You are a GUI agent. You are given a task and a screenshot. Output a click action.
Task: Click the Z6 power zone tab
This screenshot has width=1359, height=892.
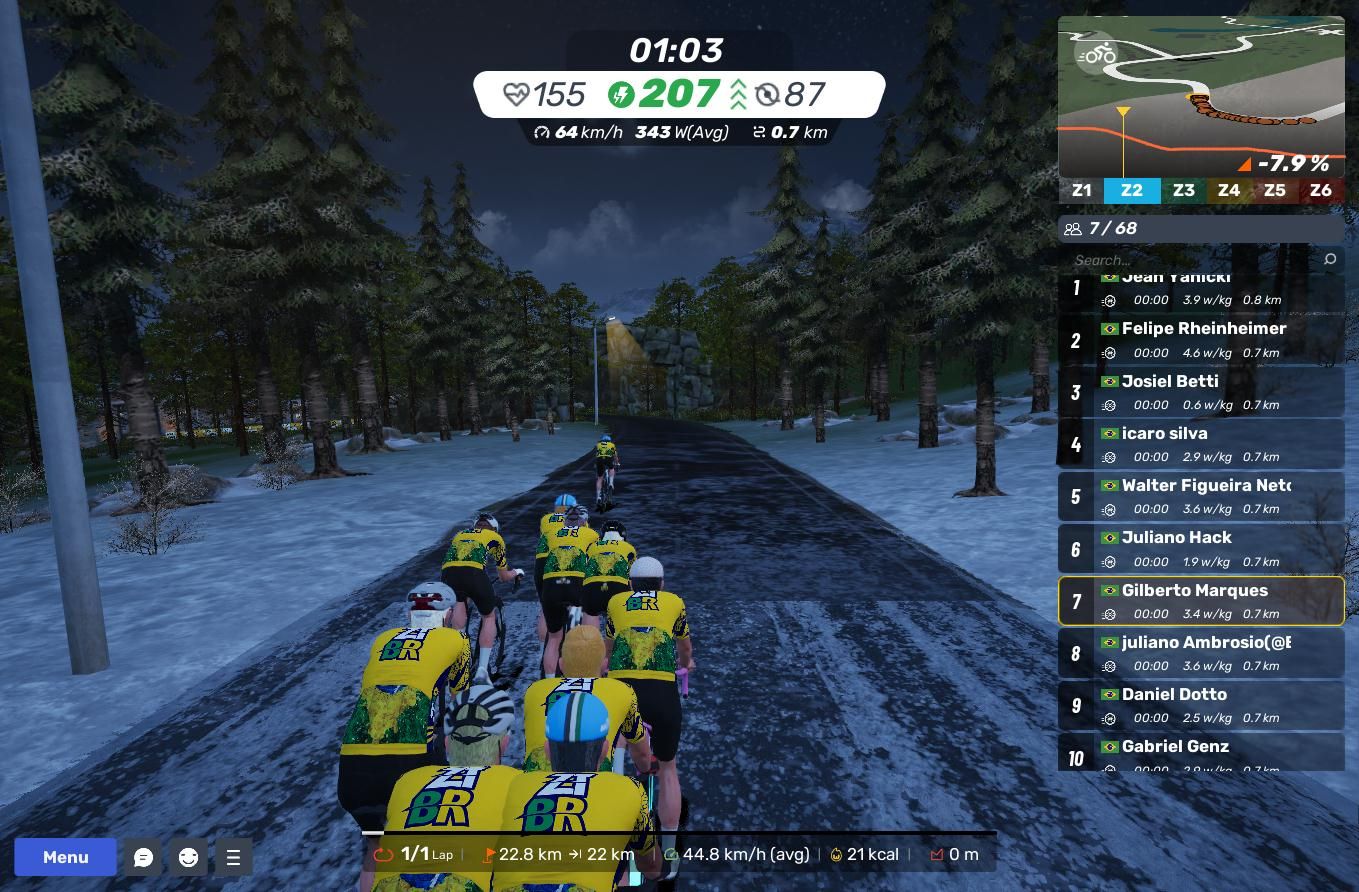point(1320,190)
